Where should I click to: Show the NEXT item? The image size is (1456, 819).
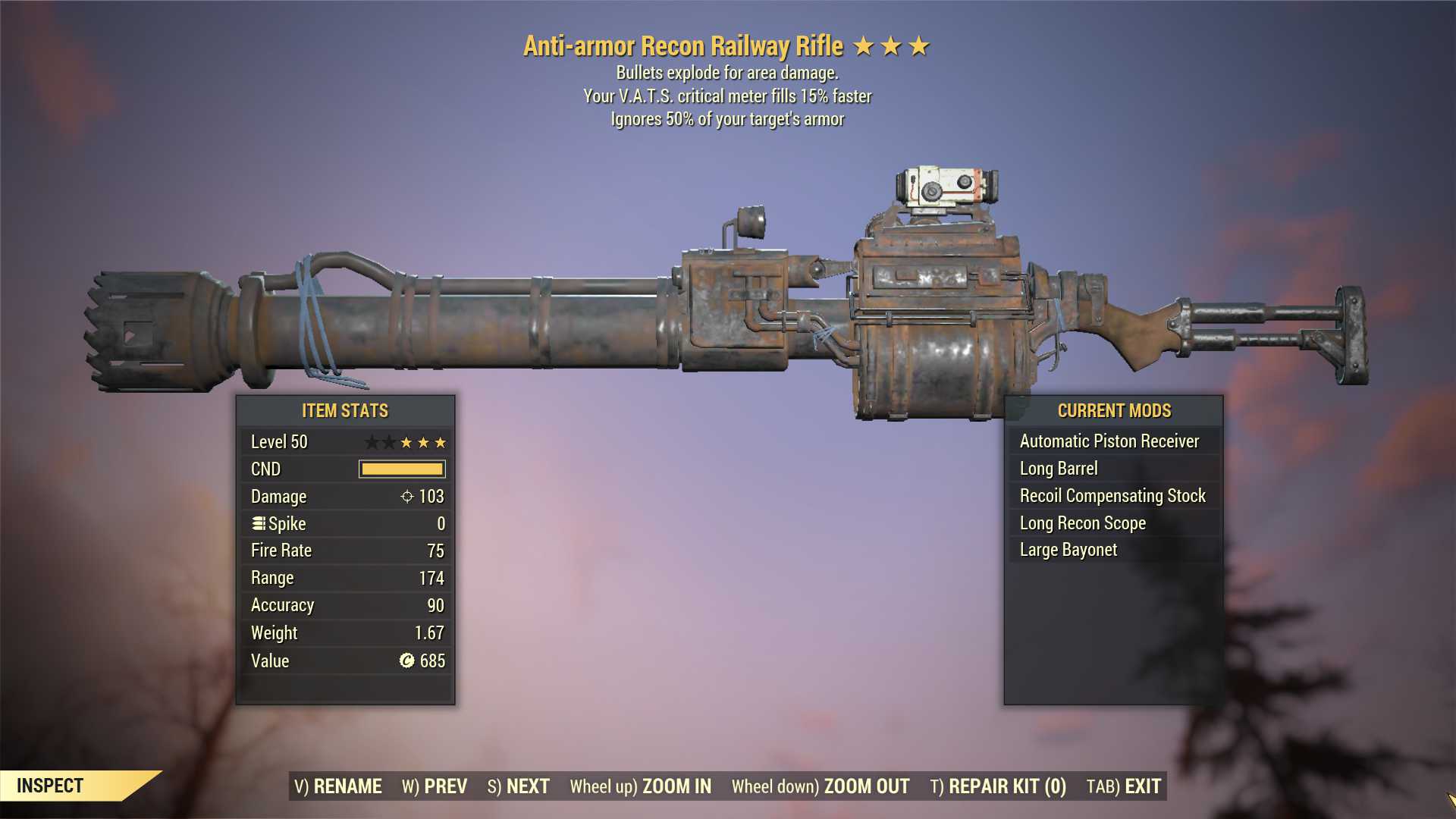[519, 786]
